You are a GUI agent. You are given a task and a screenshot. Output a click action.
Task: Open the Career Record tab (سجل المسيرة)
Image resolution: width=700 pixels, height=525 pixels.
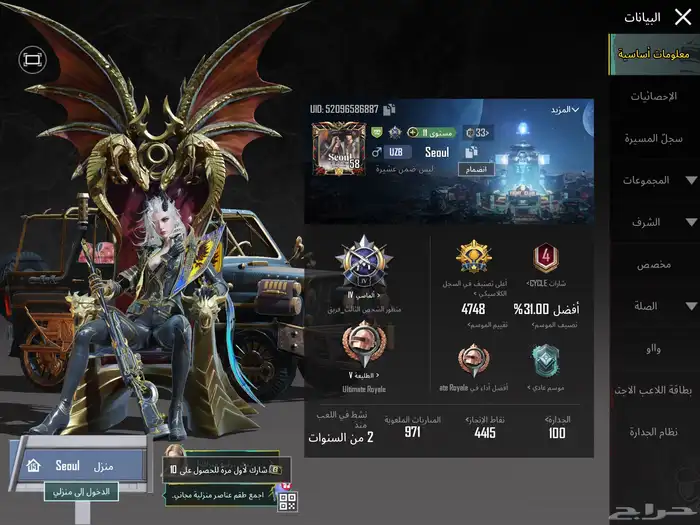[655, 138]
